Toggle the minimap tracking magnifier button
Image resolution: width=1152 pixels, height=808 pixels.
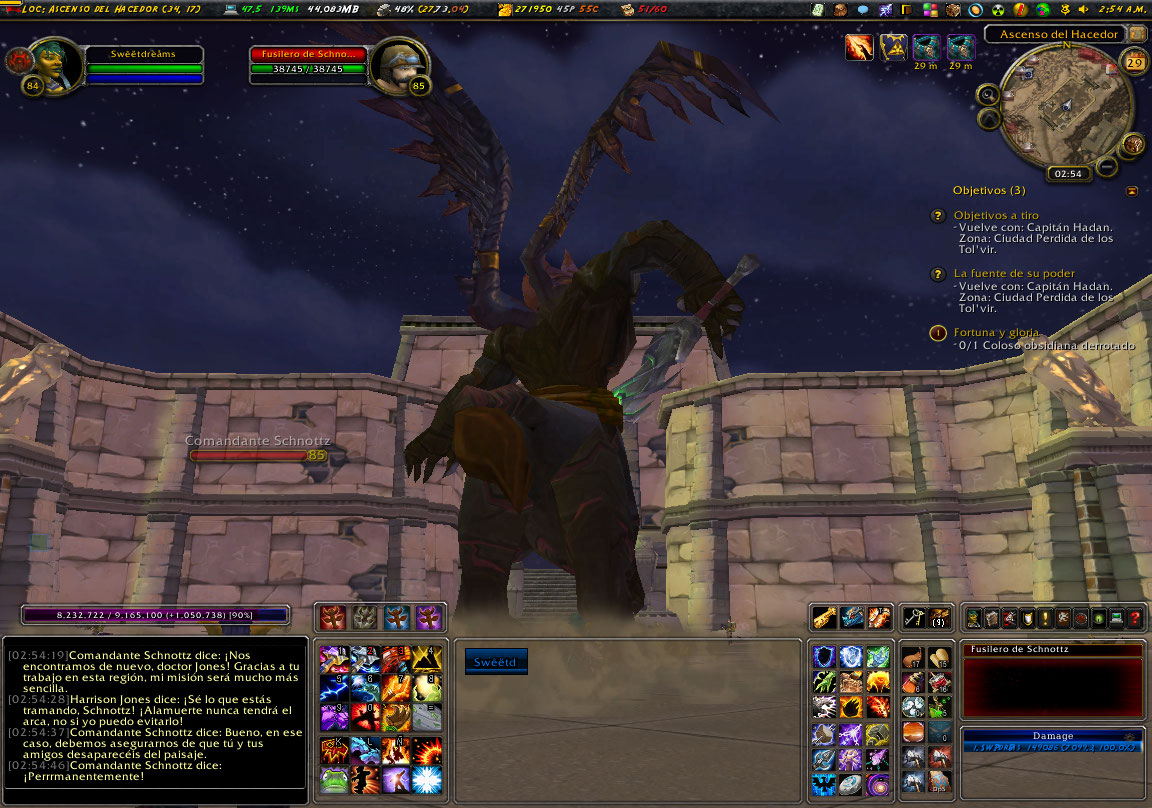coord(988,95)
